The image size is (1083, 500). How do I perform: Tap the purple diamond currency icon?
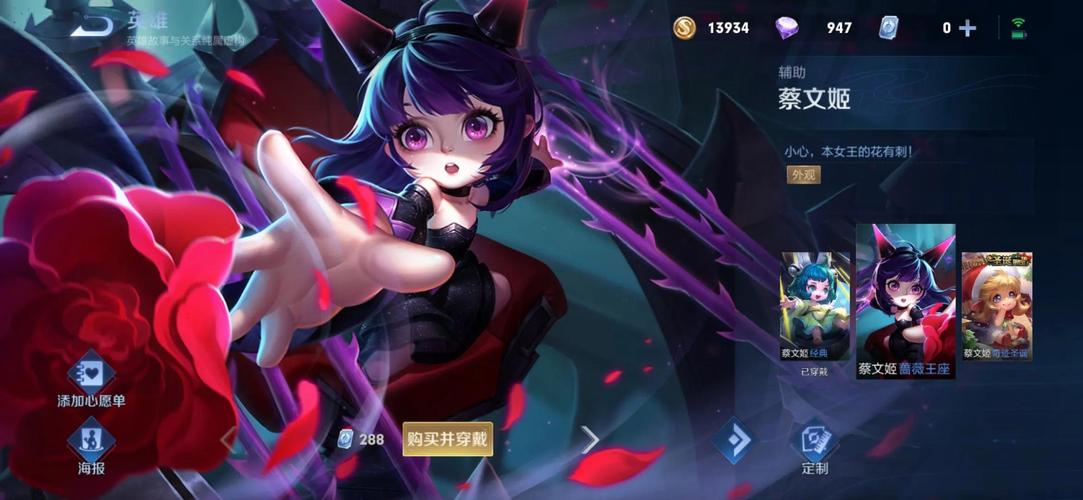[787, 28]
